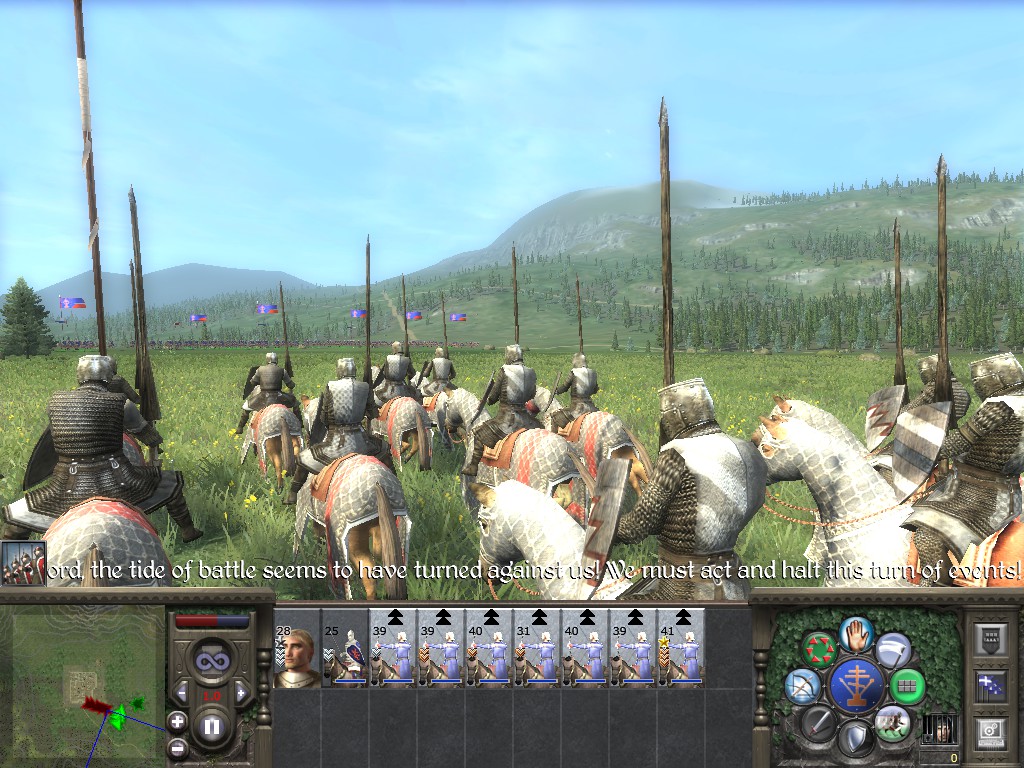Viewport: 1024px width, 768px height.
Task: Toggle fire at will bow icon
Action: pos(802,685)
